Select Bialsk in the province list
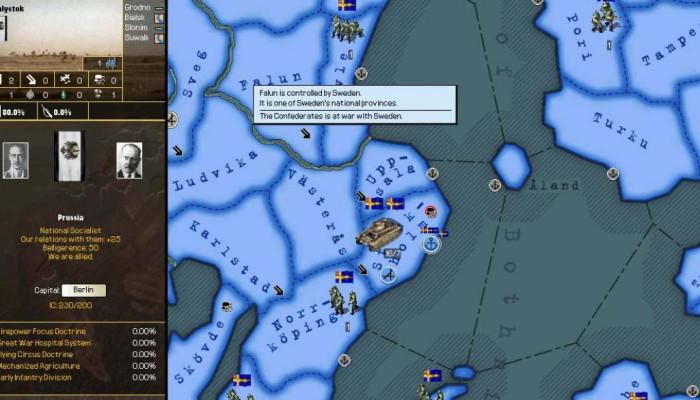700x400 pixels. [x=137, y=17]
